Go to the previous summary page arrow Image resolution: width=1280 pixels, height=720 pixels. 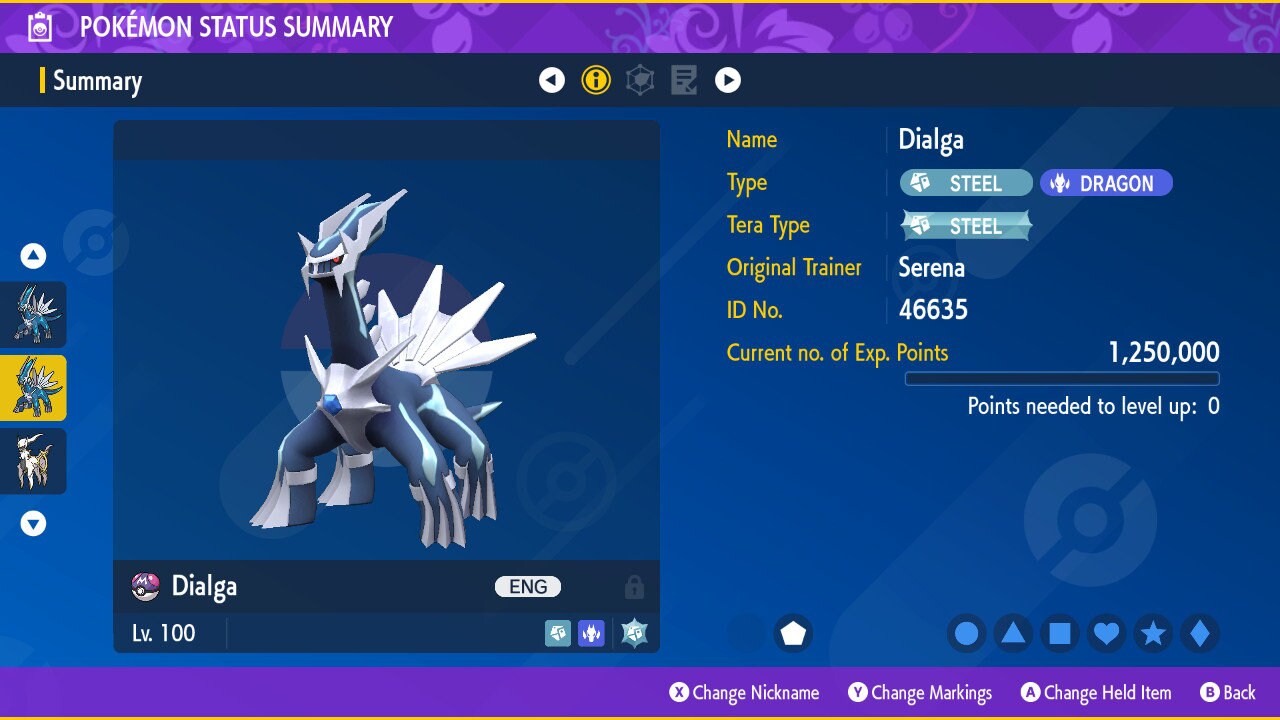[552, 80]
